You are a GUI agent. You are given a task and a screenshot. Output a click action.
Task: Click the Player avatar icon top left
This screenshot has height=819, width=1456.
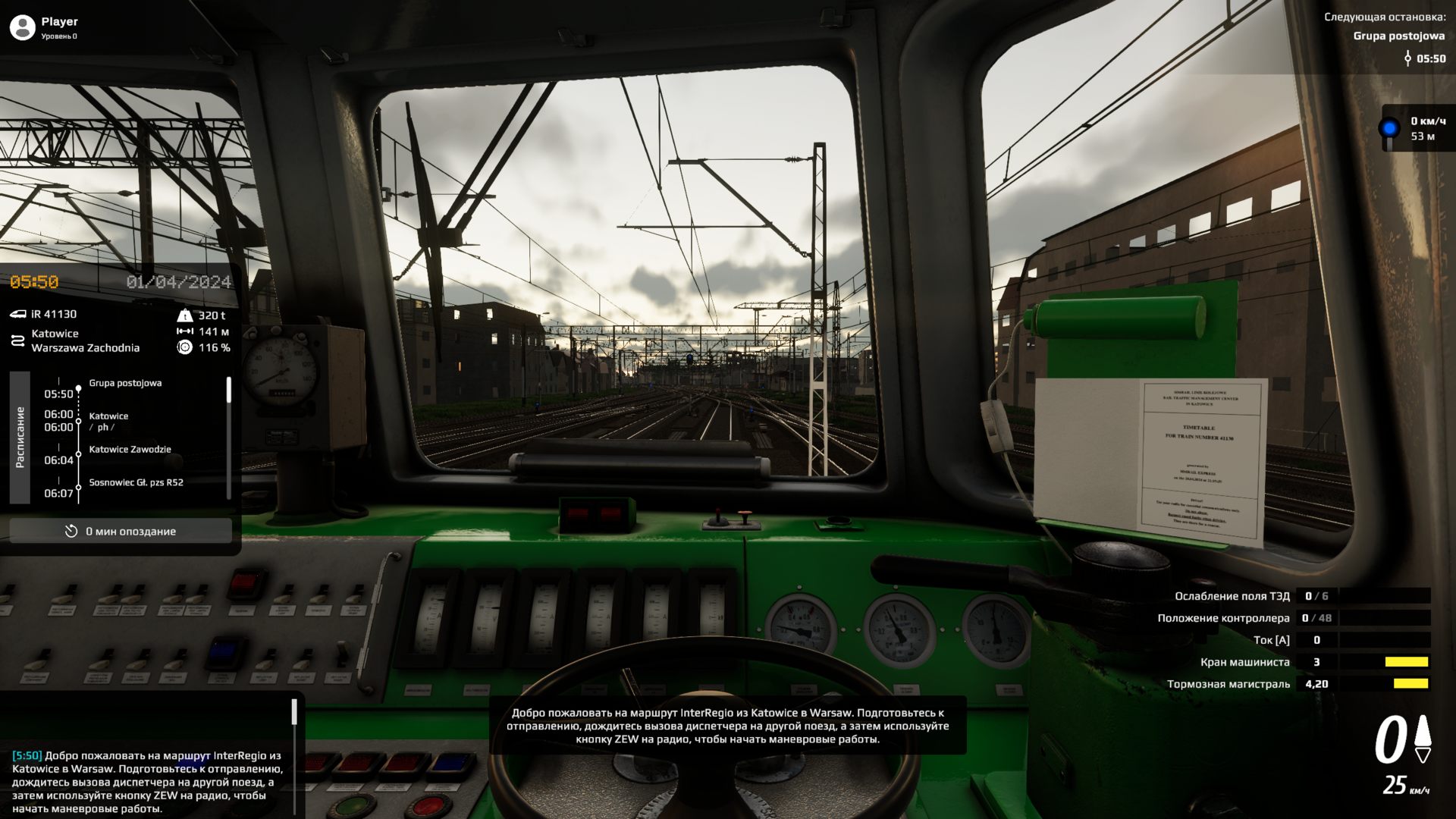click(20, 27)
